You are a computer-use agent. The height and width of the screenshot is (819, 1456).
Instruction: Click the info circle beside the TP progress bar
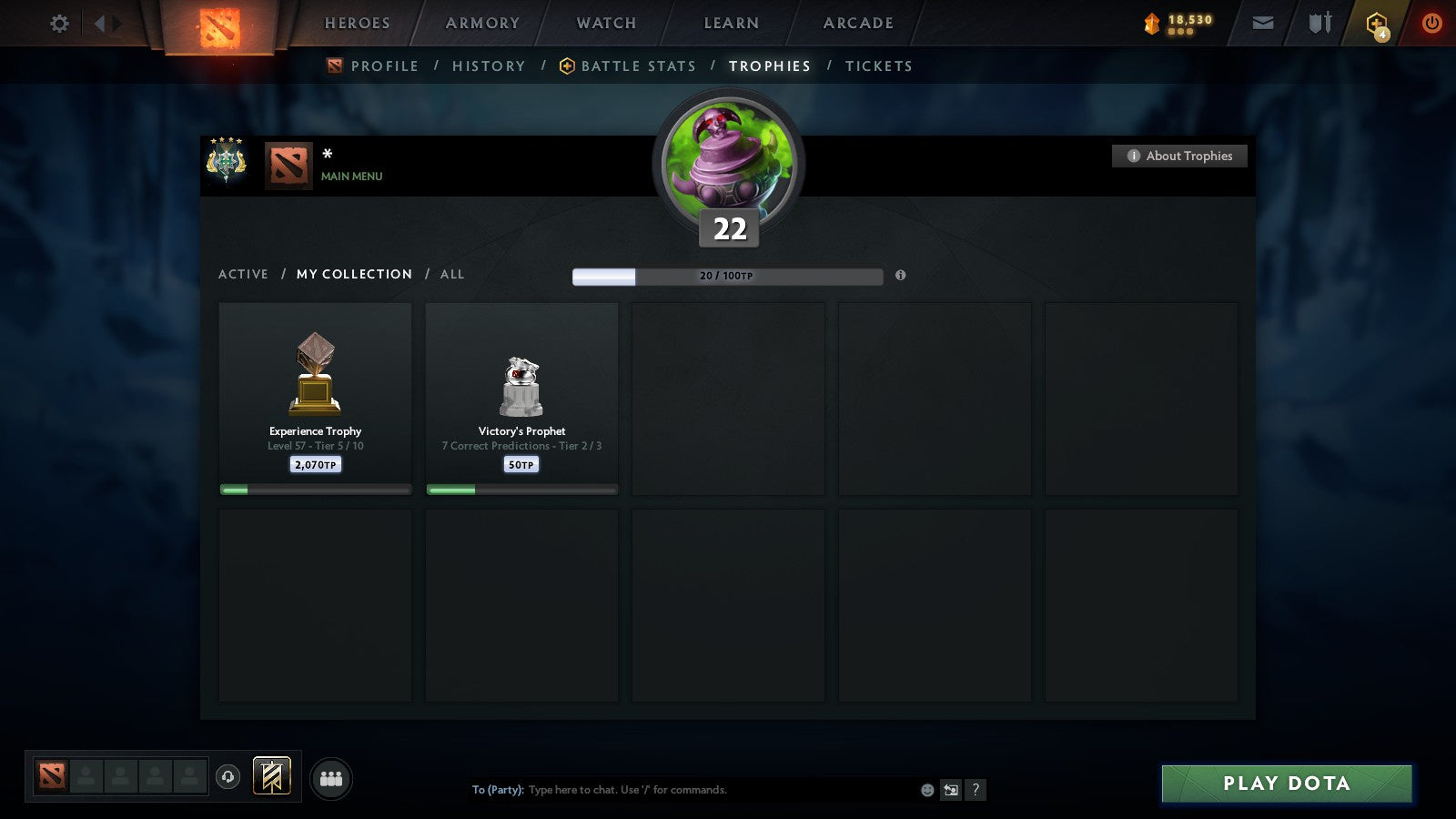[902, 276]
